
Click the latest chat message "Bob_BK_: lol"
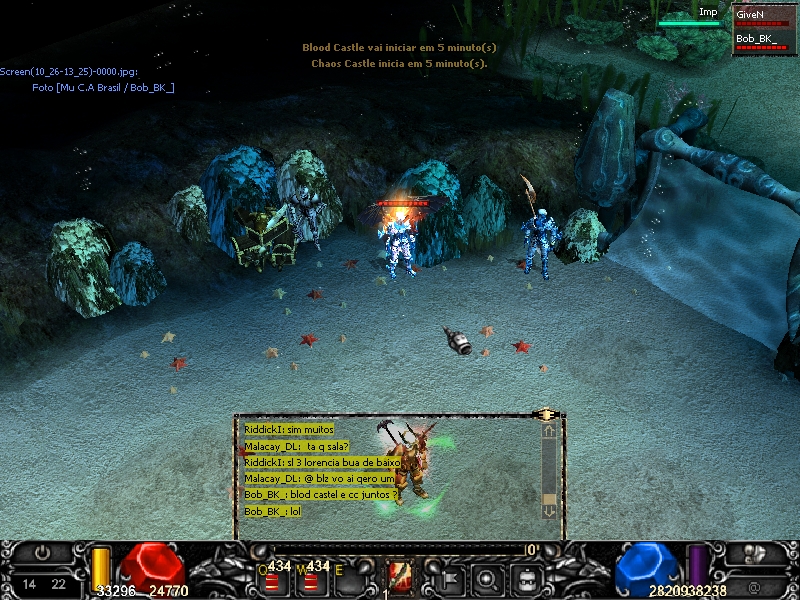coord(273,511)
